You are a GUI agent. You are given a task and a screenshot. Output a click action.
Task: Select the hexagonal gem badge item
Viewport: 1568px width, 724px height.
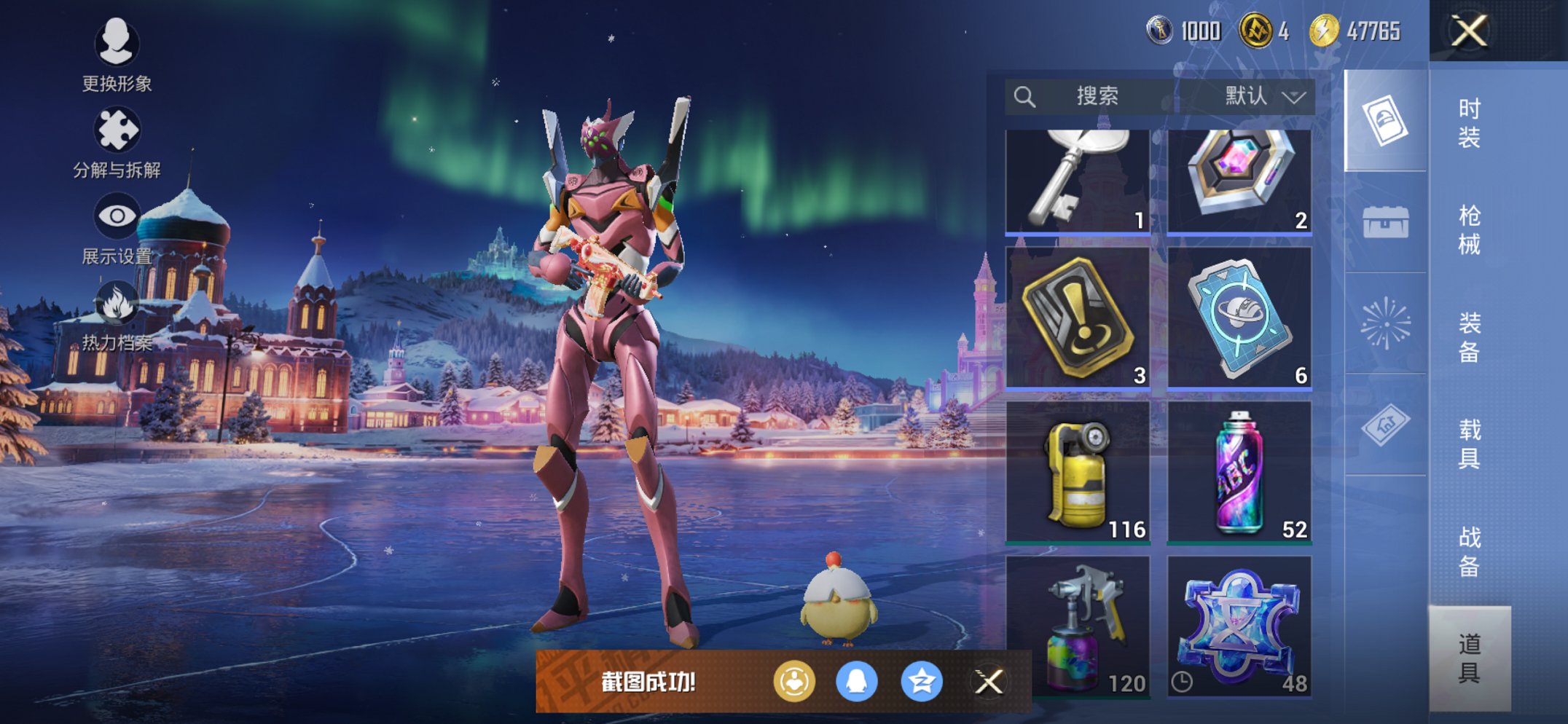[1239, 182]
